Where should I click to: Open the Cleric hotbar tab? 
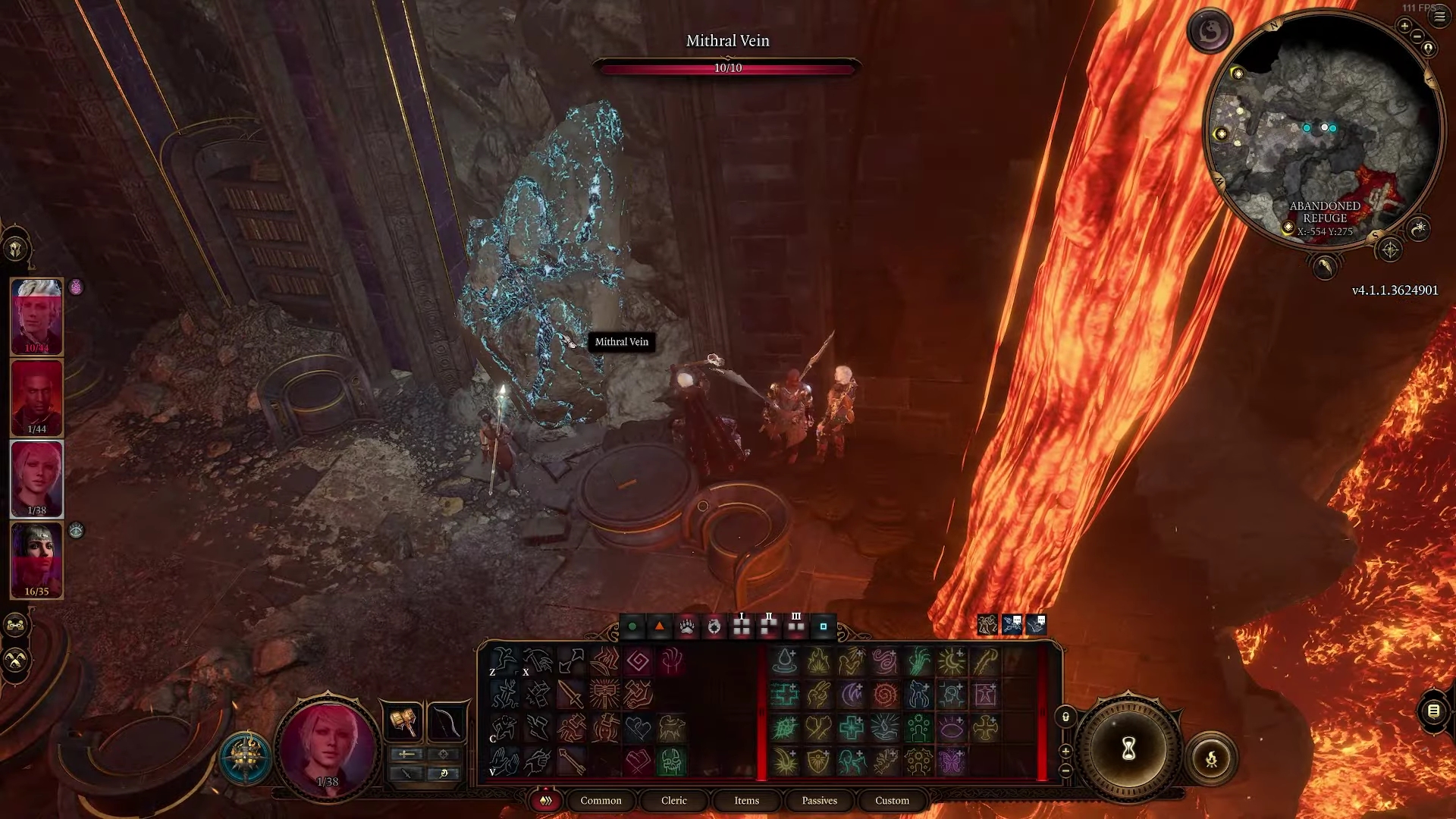point(673,800)
